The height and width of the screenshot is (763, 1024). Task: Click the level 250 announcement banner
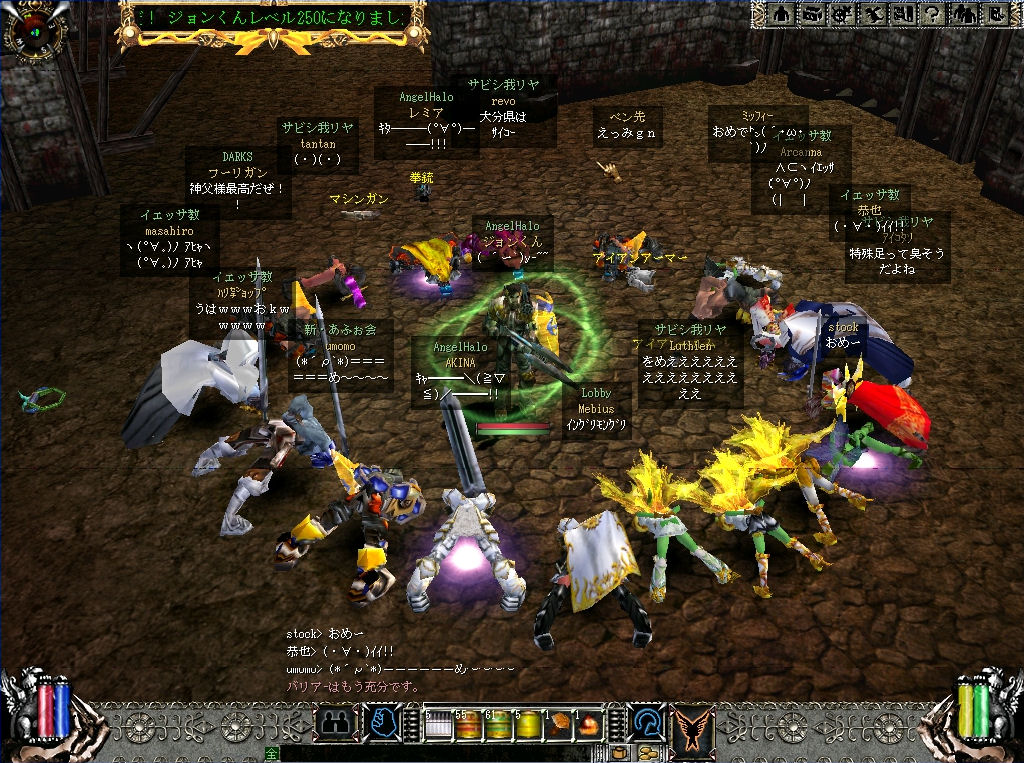(272, 19)
